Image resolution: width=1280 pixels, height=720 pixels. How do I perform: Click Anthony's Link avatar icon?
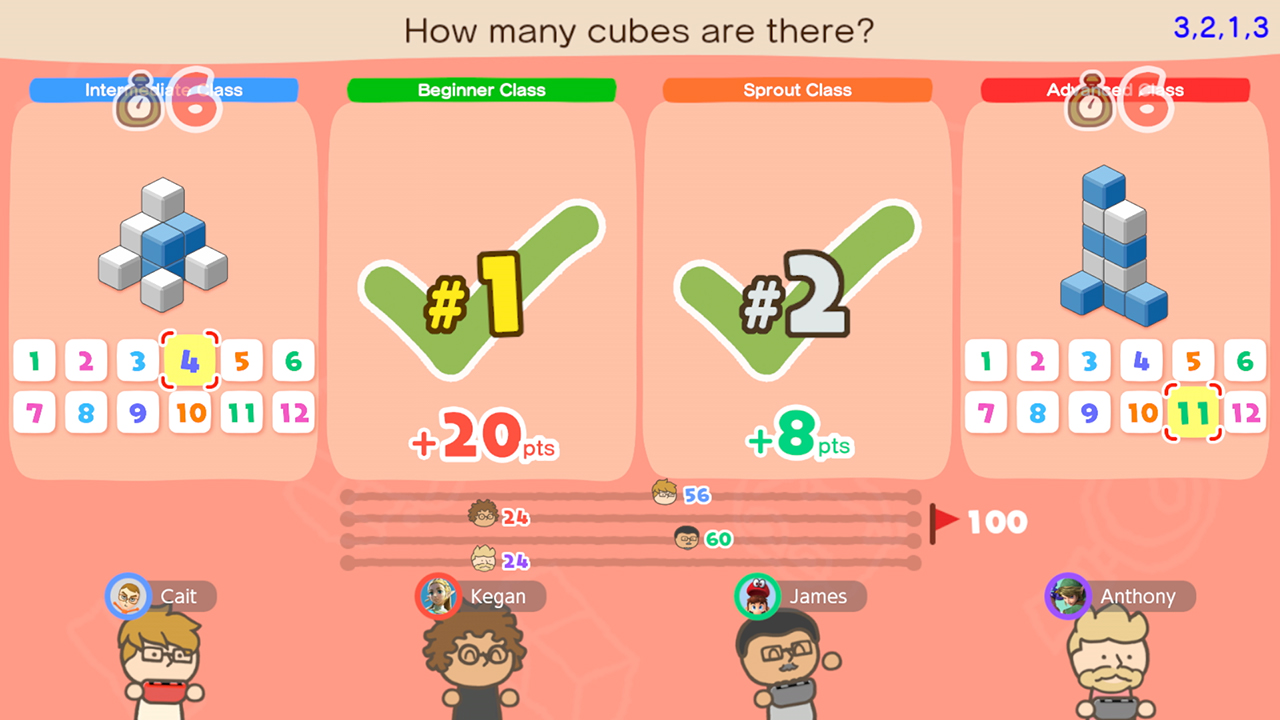1066,596
